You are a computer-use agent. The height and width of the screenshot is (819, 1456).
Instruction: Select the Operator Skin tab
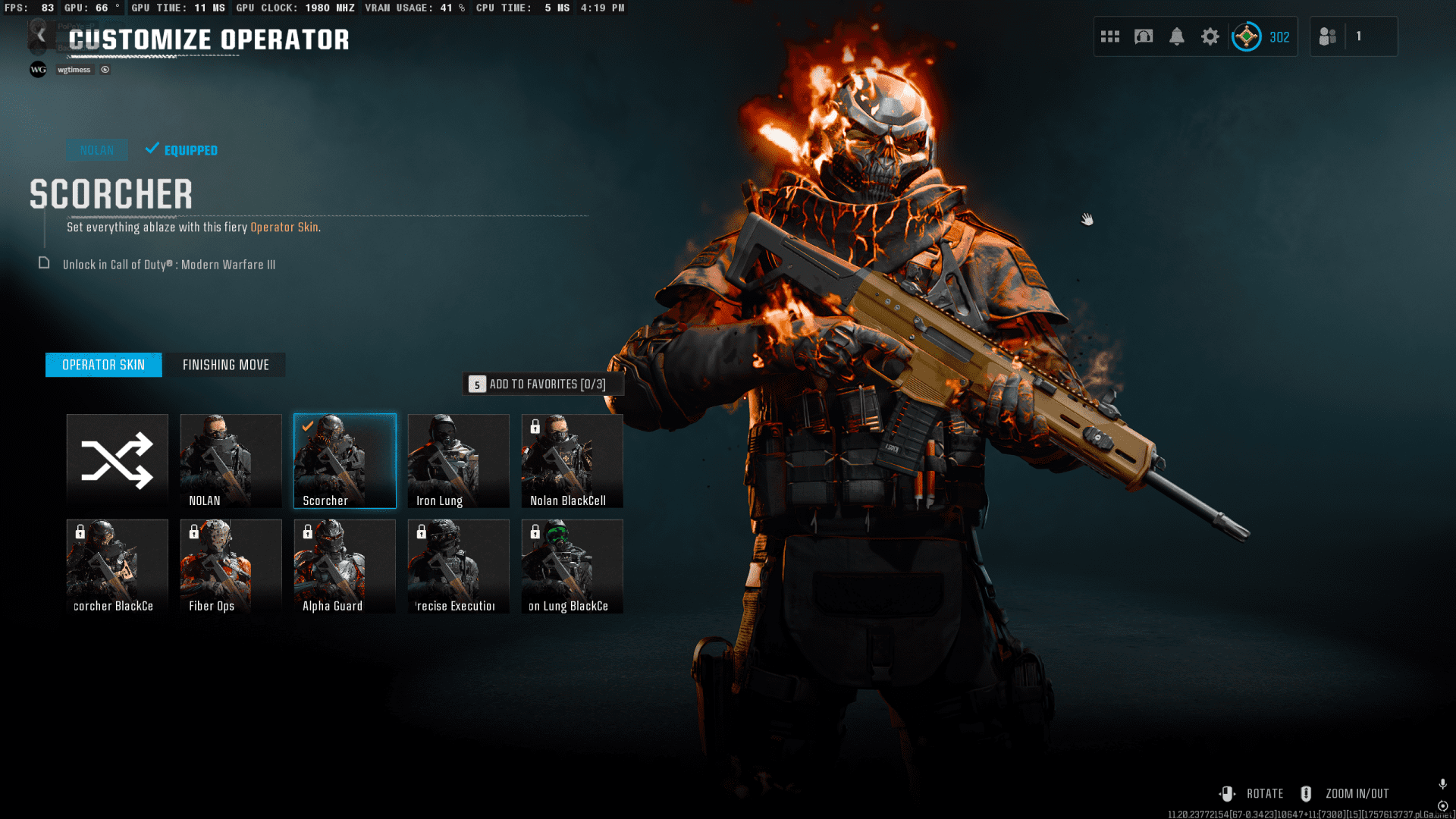click(x=104, y=365)
